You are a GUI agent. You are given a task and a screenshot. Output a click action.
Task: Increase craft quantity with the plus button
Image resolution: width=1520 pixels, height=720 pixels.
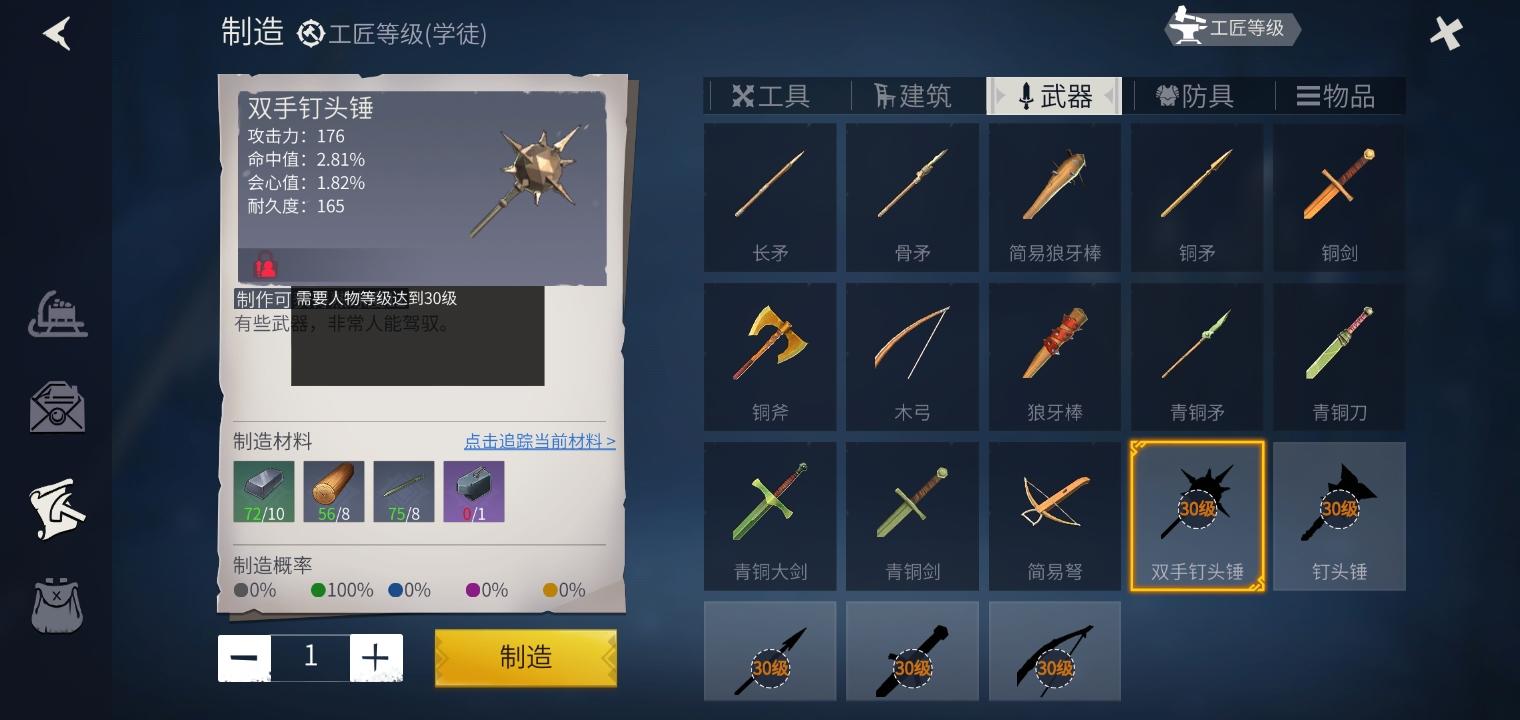[376, 657]
